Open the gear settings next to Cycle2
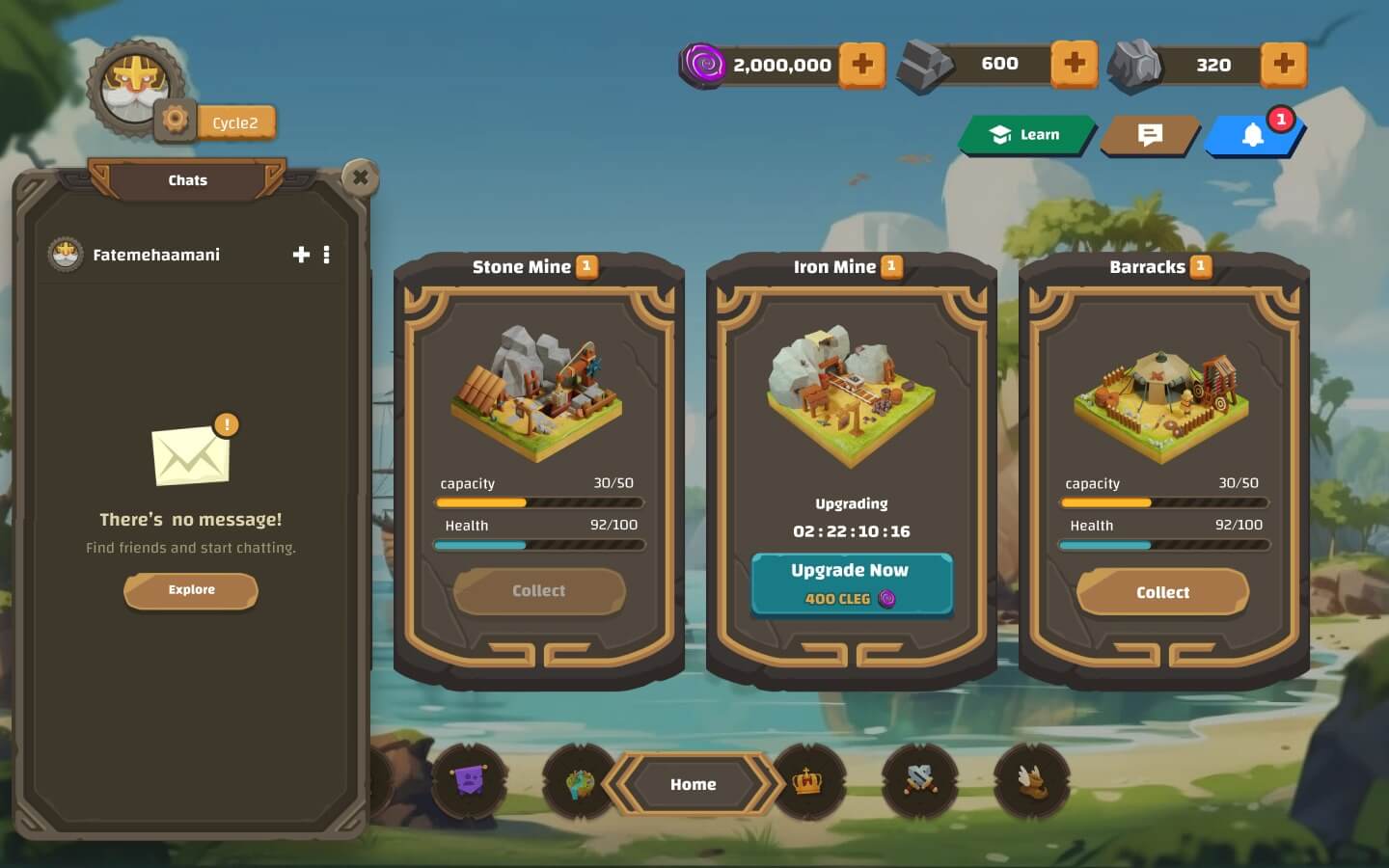This screenshot has width=1389, height=868. pos(175,120)
